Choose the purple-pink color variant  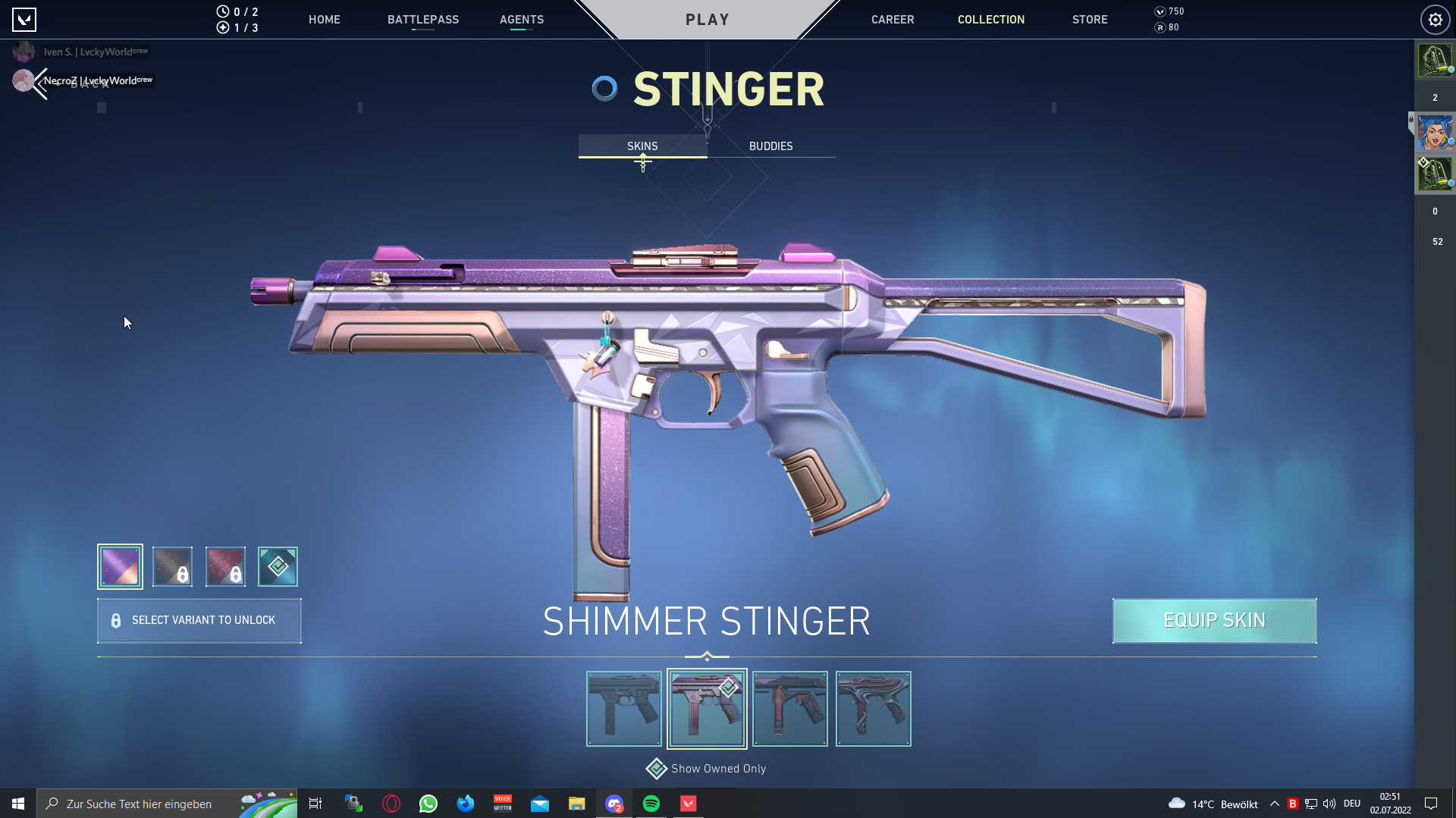click(x=120, y=566)
